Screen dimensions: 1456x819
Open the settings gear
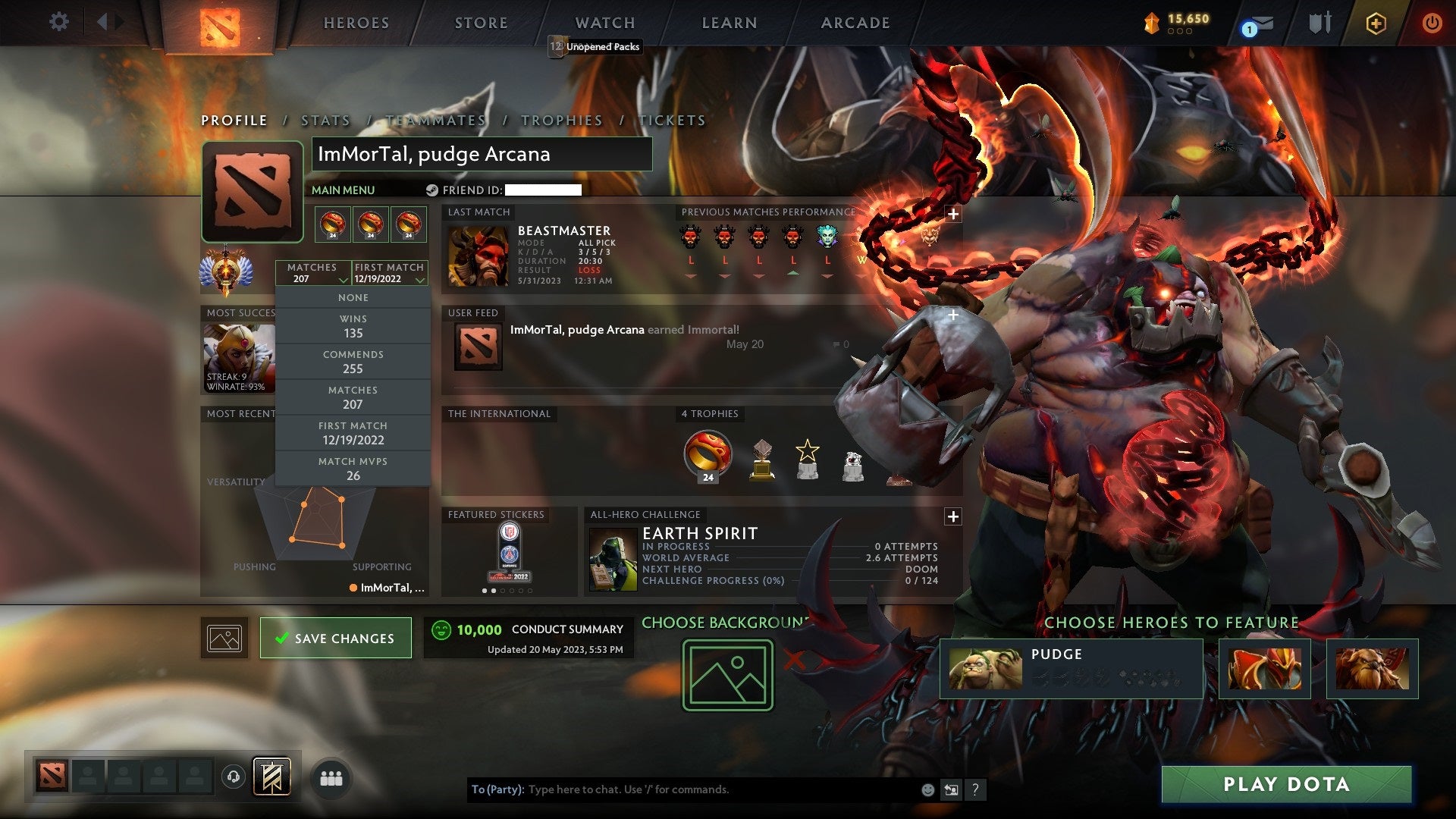click(x=58, y=22)
